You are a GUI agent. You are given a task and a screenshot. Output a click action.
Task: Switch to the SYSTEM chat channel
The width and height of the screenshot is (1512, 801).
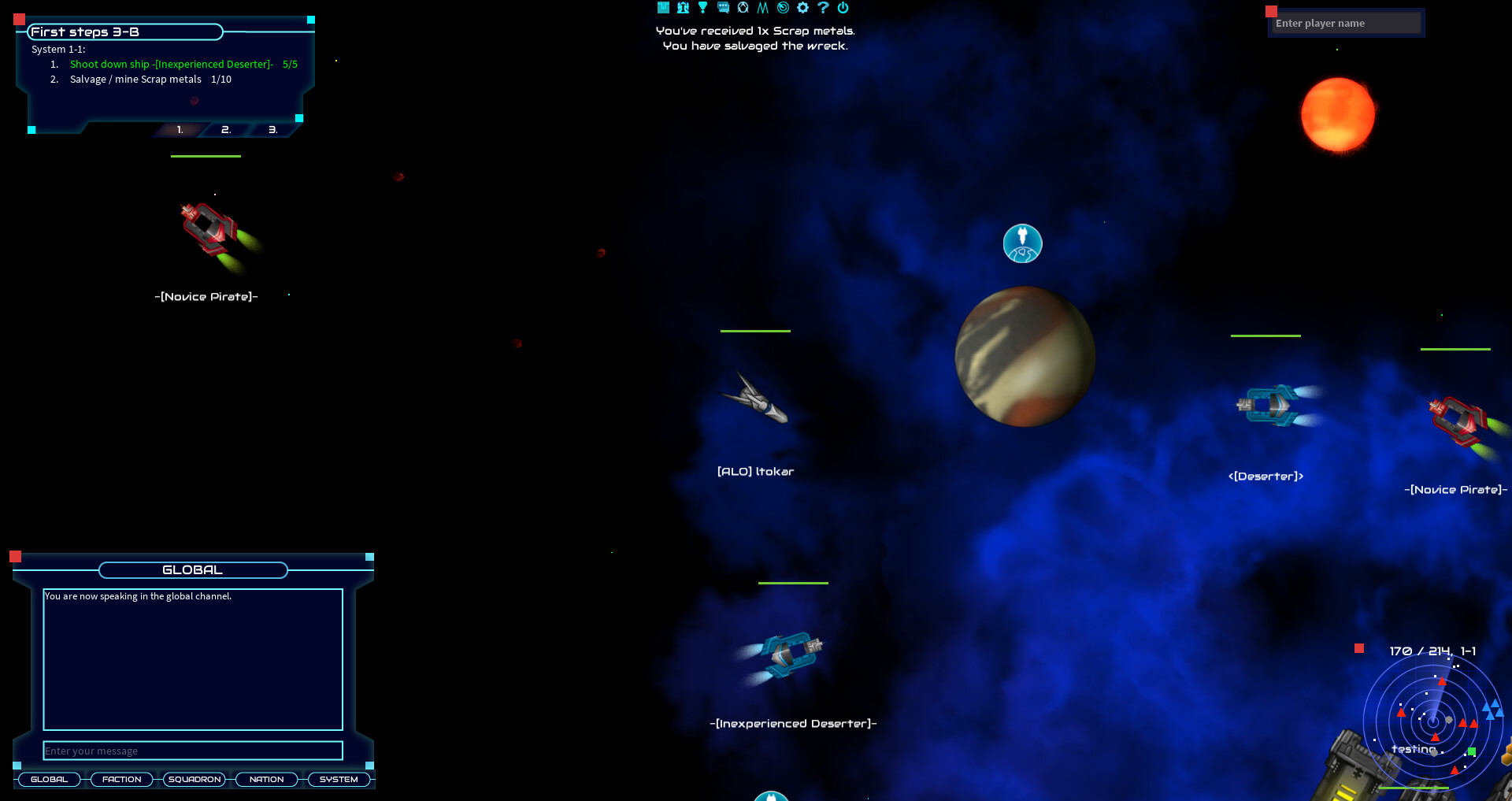(339, 779)
